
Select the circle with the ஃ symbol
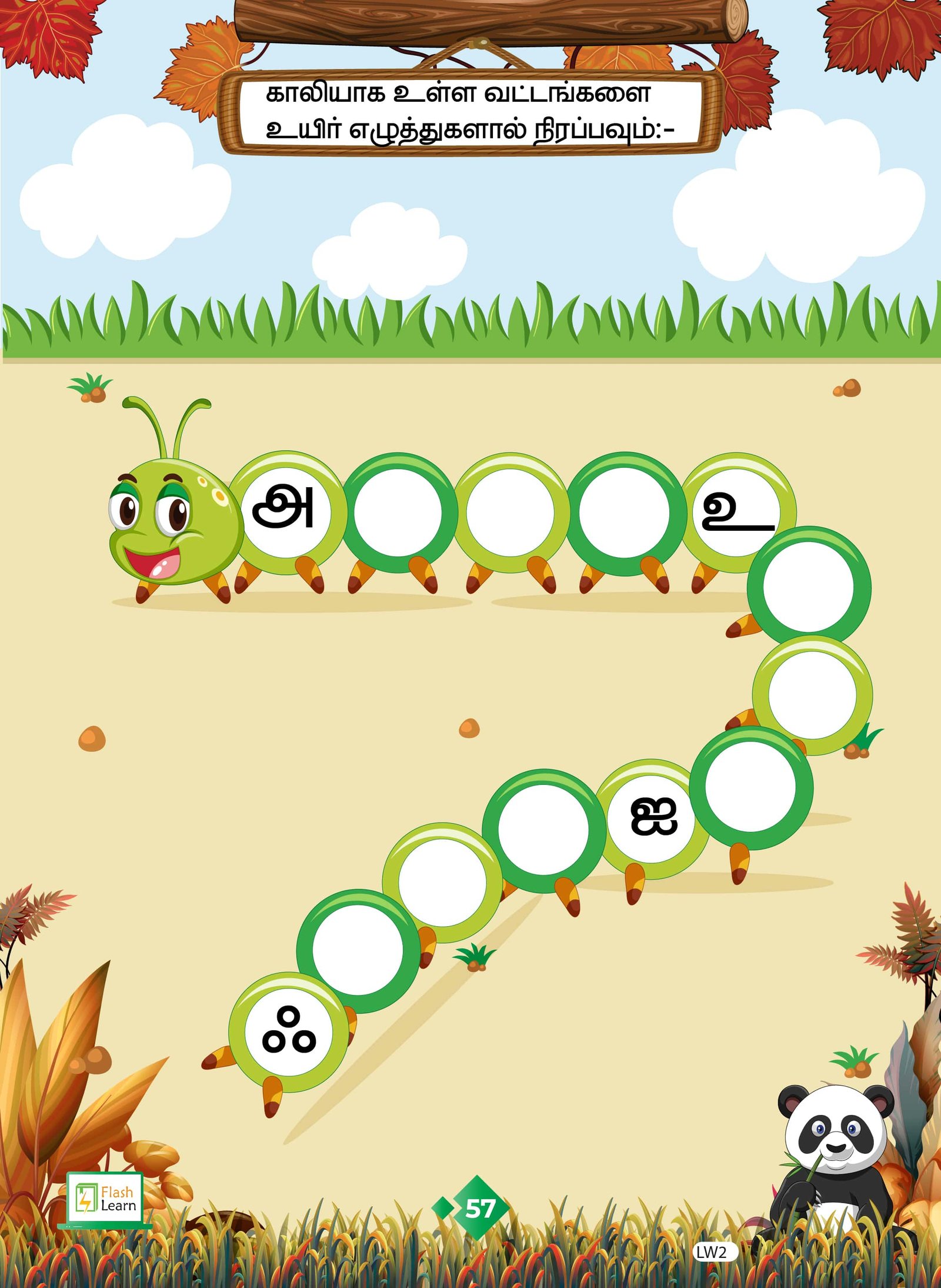(288, 1032)
